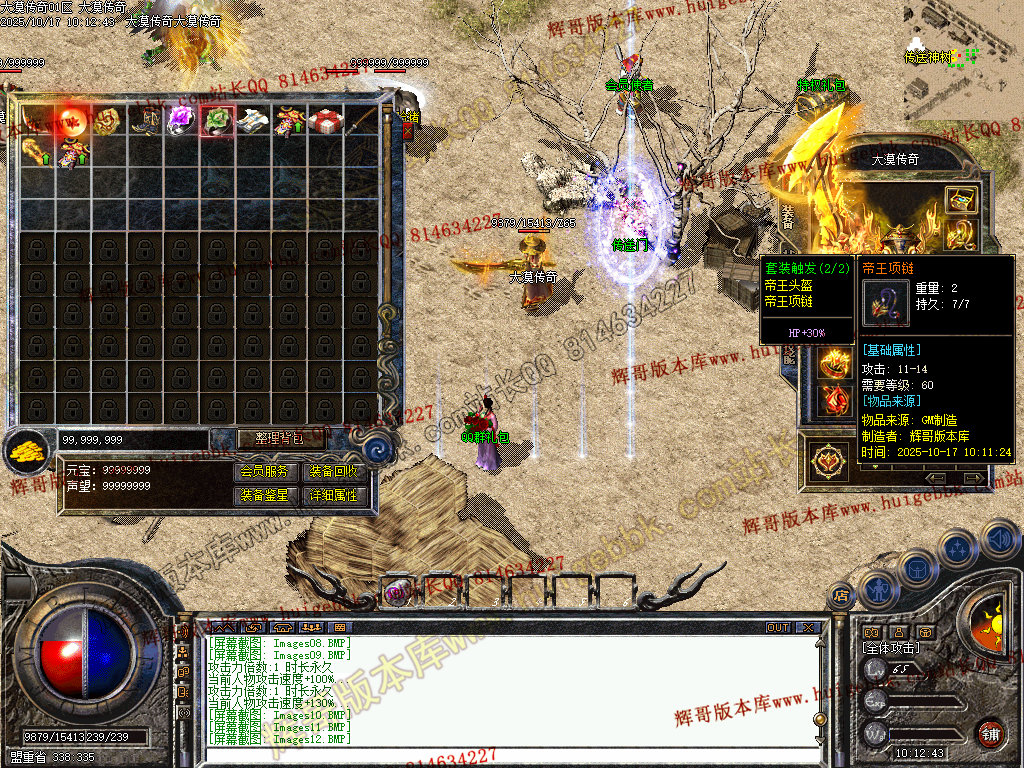Close the chat window with X
This screenshot has height=768, width=1024.
coord(807,628)
